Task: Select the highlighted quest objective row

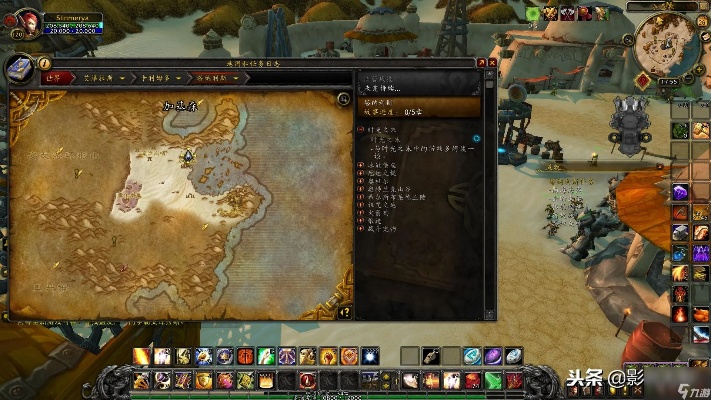Action: tap(418, 106)
